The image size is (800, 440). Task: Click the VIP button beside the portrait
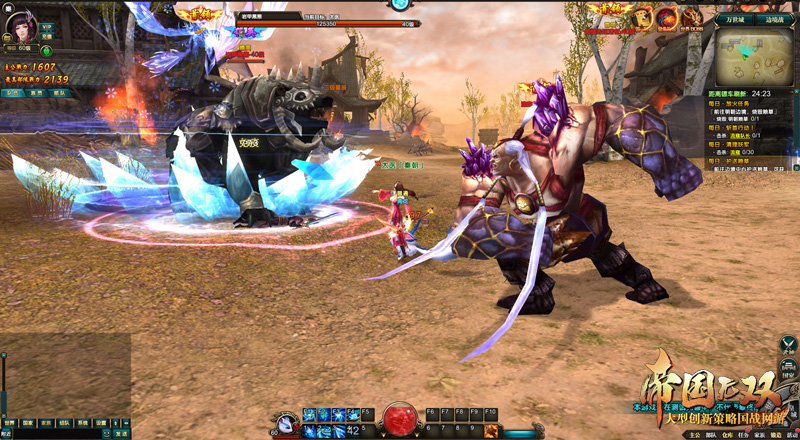click(x=47, y=27)
